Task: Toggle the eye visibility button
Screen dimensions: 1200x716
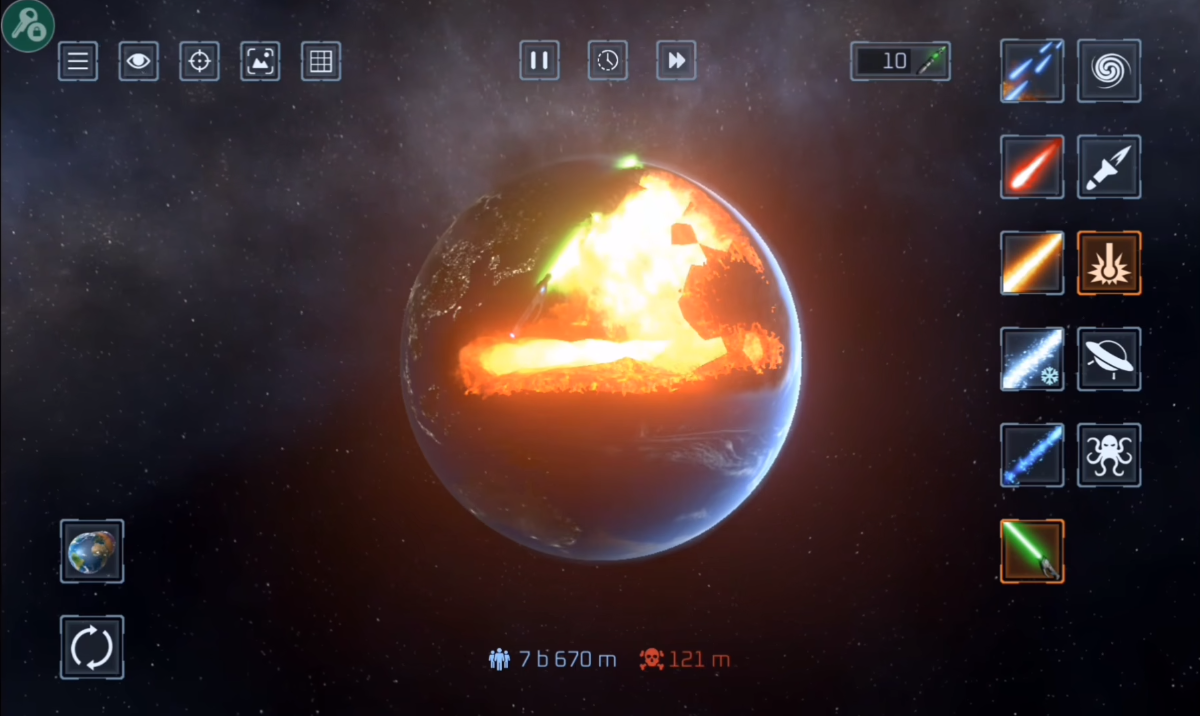Action: 139,62
